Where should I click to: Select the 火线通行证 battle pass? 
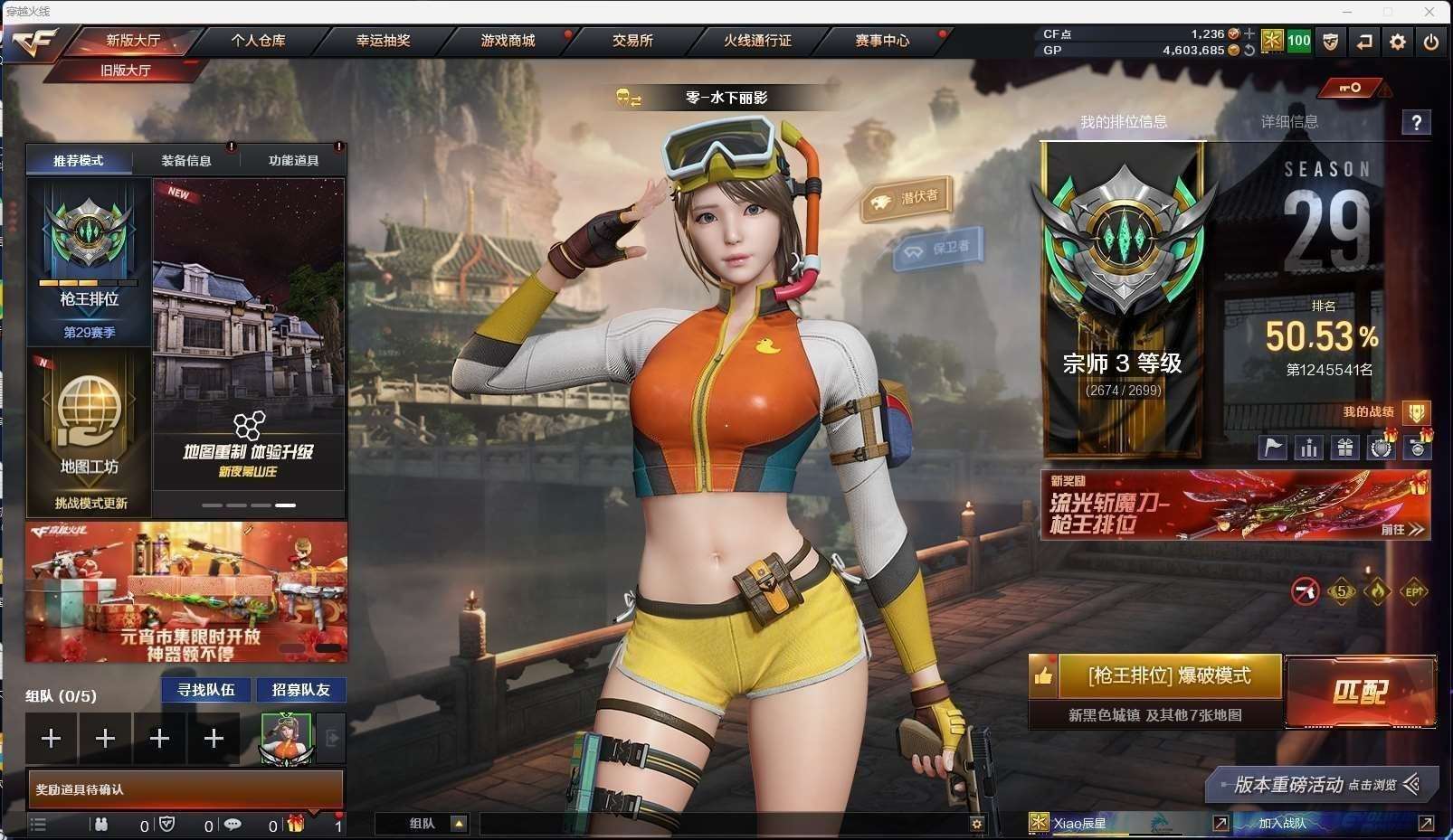(x=757, y=41)
